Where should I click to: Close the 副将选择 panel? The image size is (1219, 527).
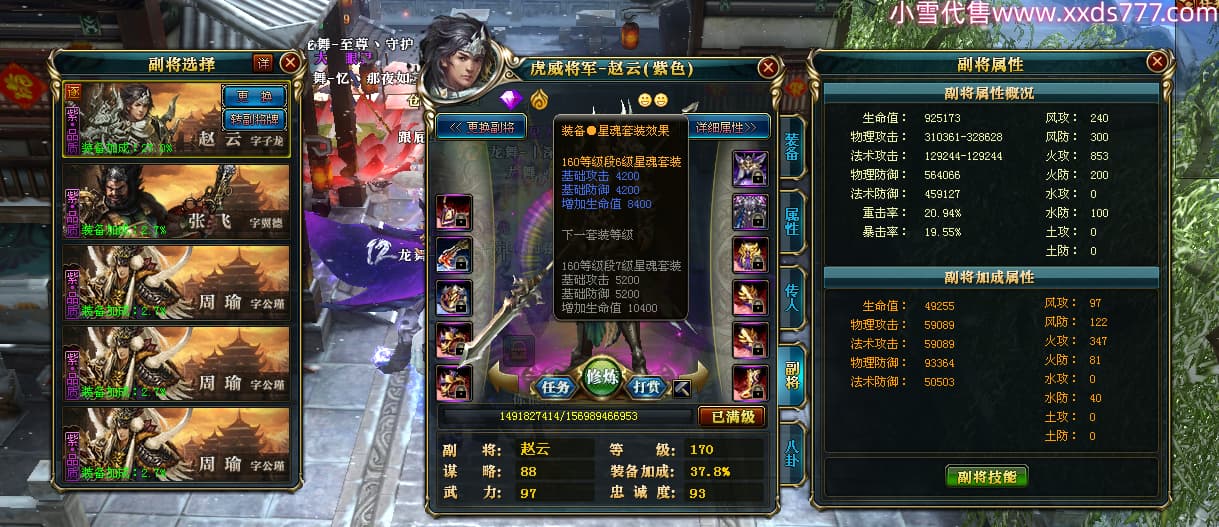pyautogui.click(x=290, y=62)
